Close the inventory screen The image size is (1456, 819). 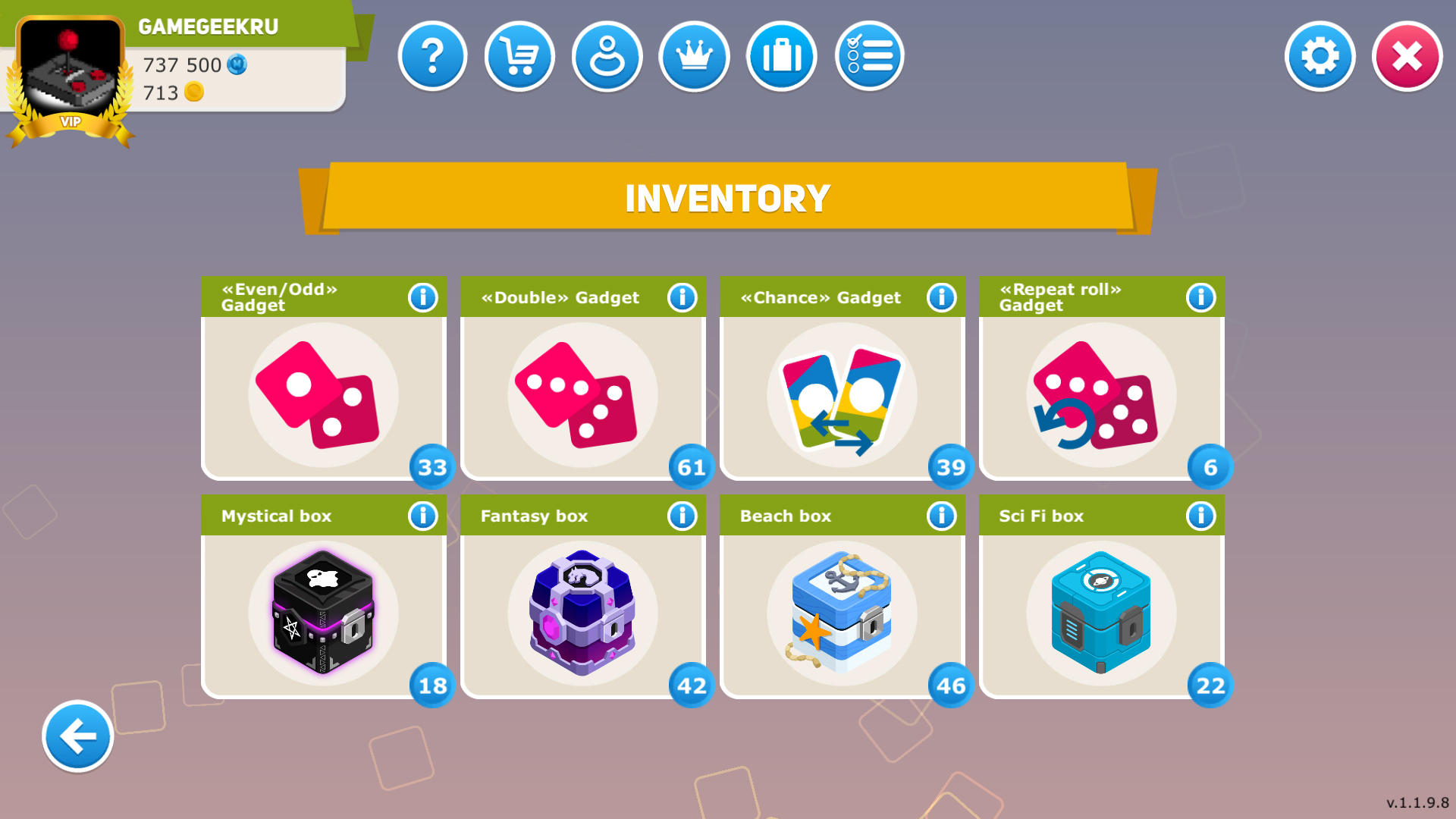pos(1407,56)
